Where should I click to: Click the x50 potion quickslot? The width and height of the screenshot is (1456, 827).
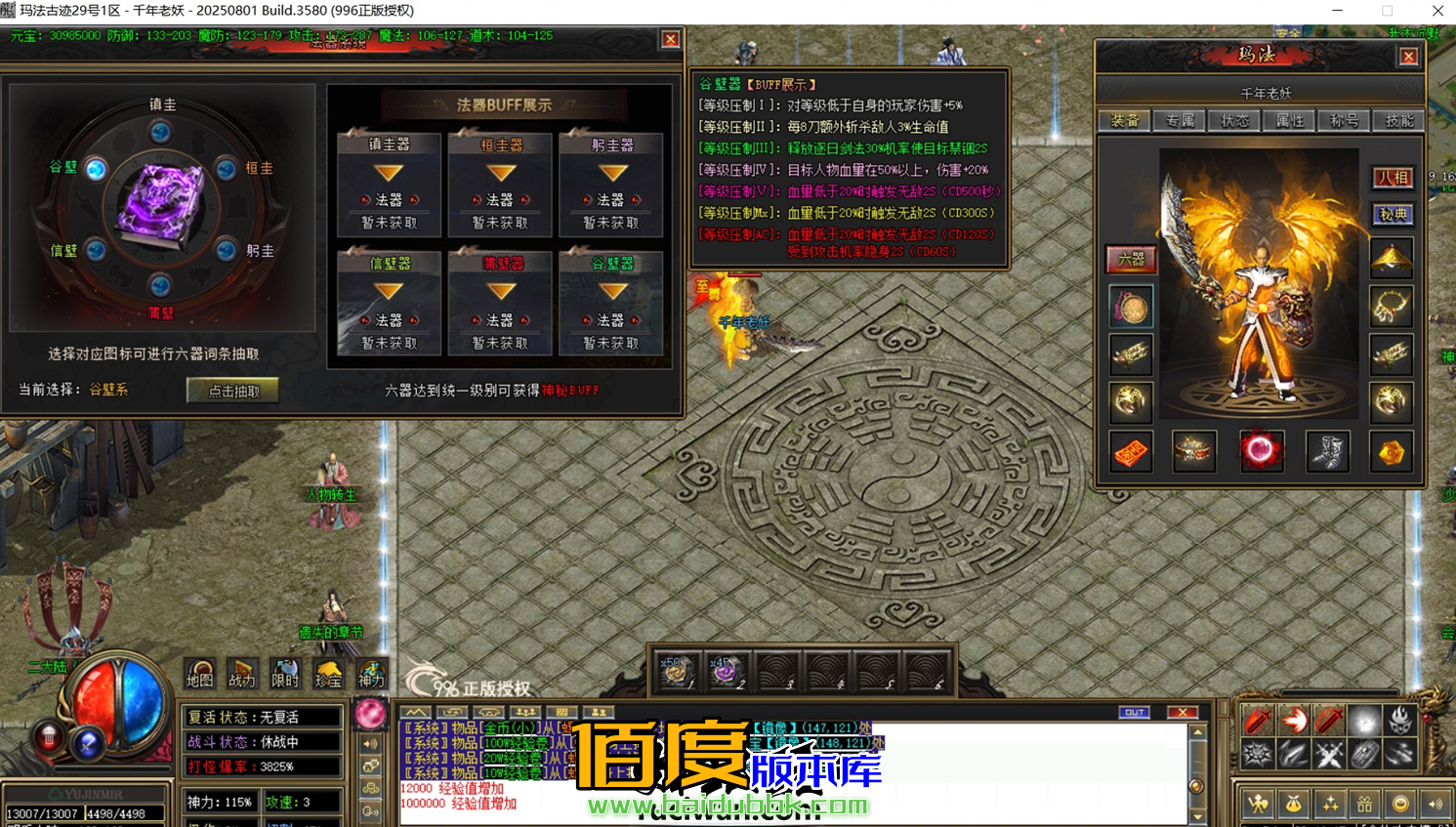pyautogui.click(x=676, y=672)
